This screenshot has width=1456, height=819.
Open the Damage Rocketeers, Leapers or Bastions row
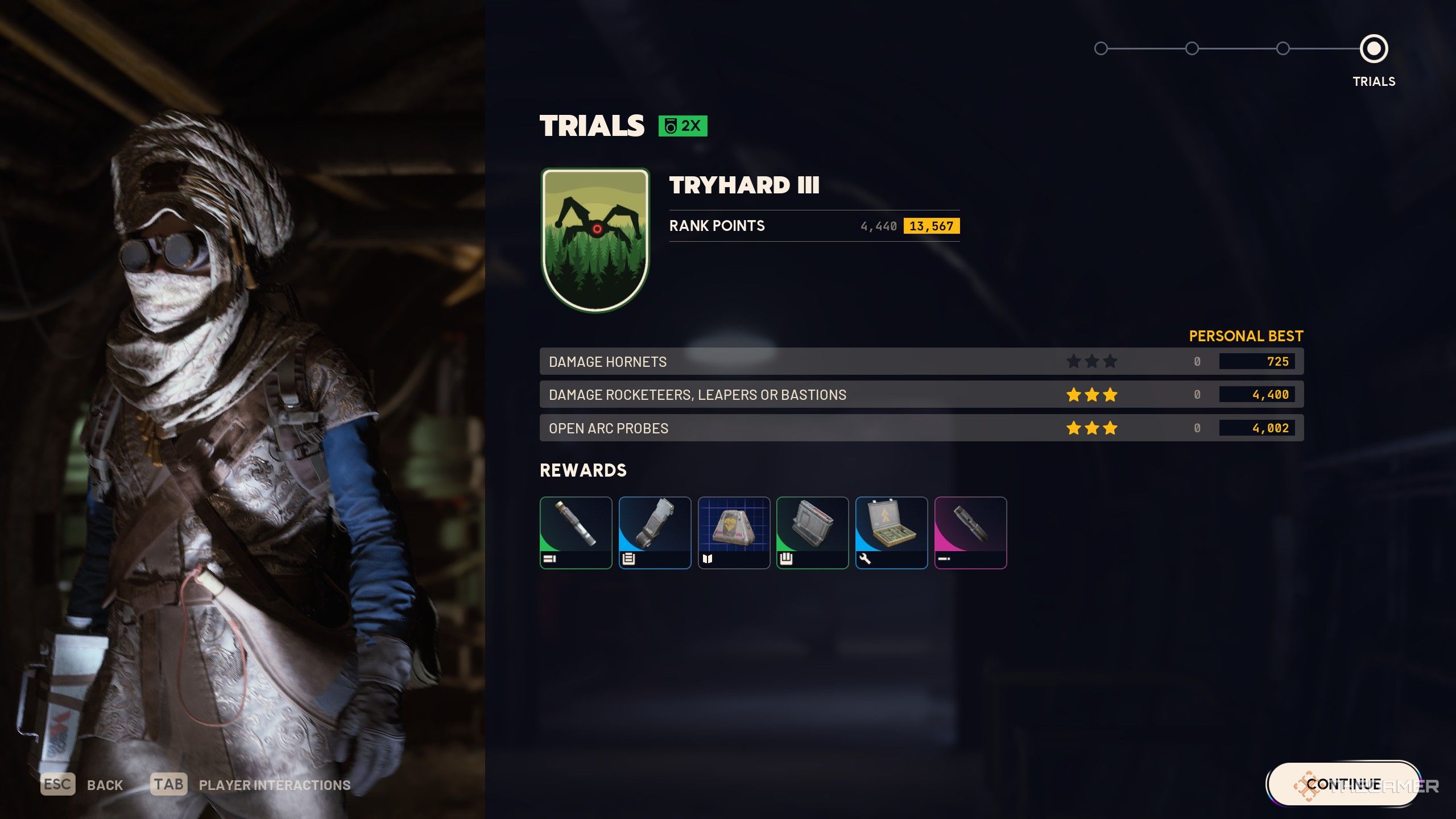[921, 394]
